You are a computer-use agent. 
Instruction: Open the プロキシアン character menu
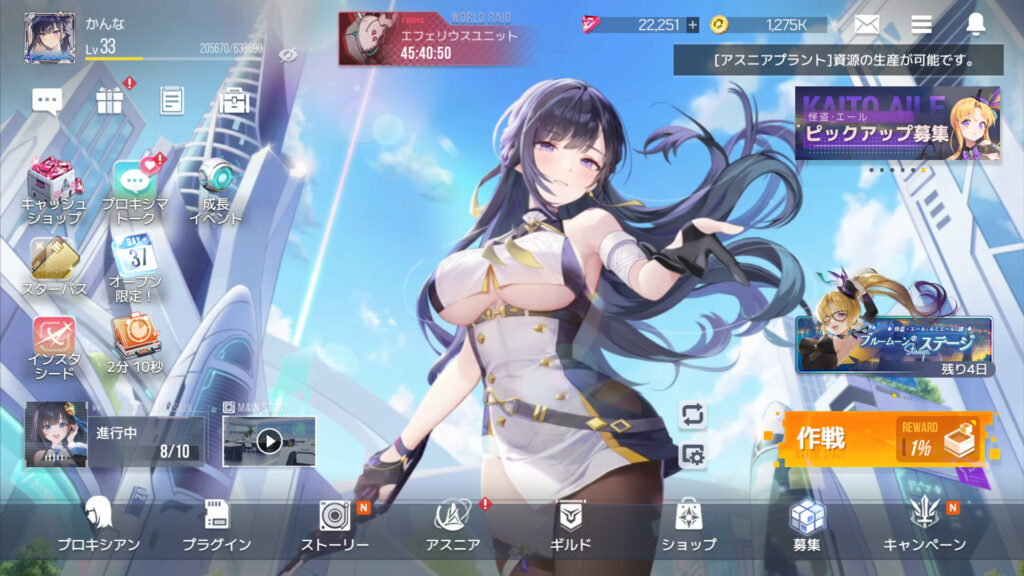coord(98,525)
